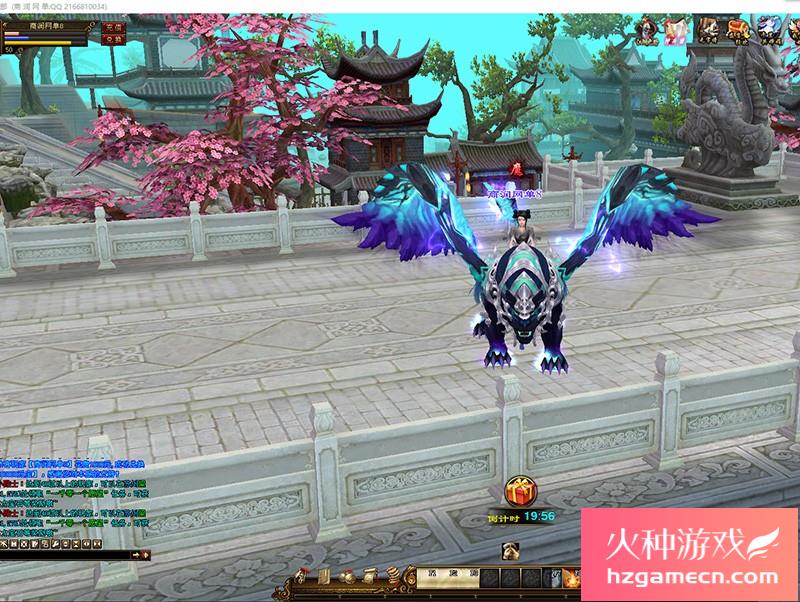This screenshot has width=800, height=602.
Task: Click the scroll event icon beside treasure chest
Action: [707, 29]
